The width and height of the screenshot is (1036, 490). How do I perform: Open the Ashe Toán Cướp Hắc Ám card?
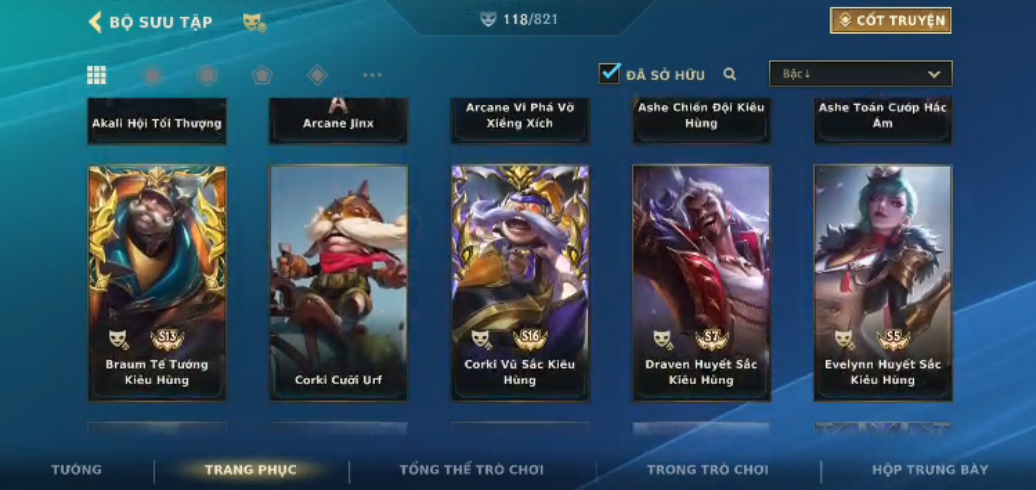(x=882, y=120)
